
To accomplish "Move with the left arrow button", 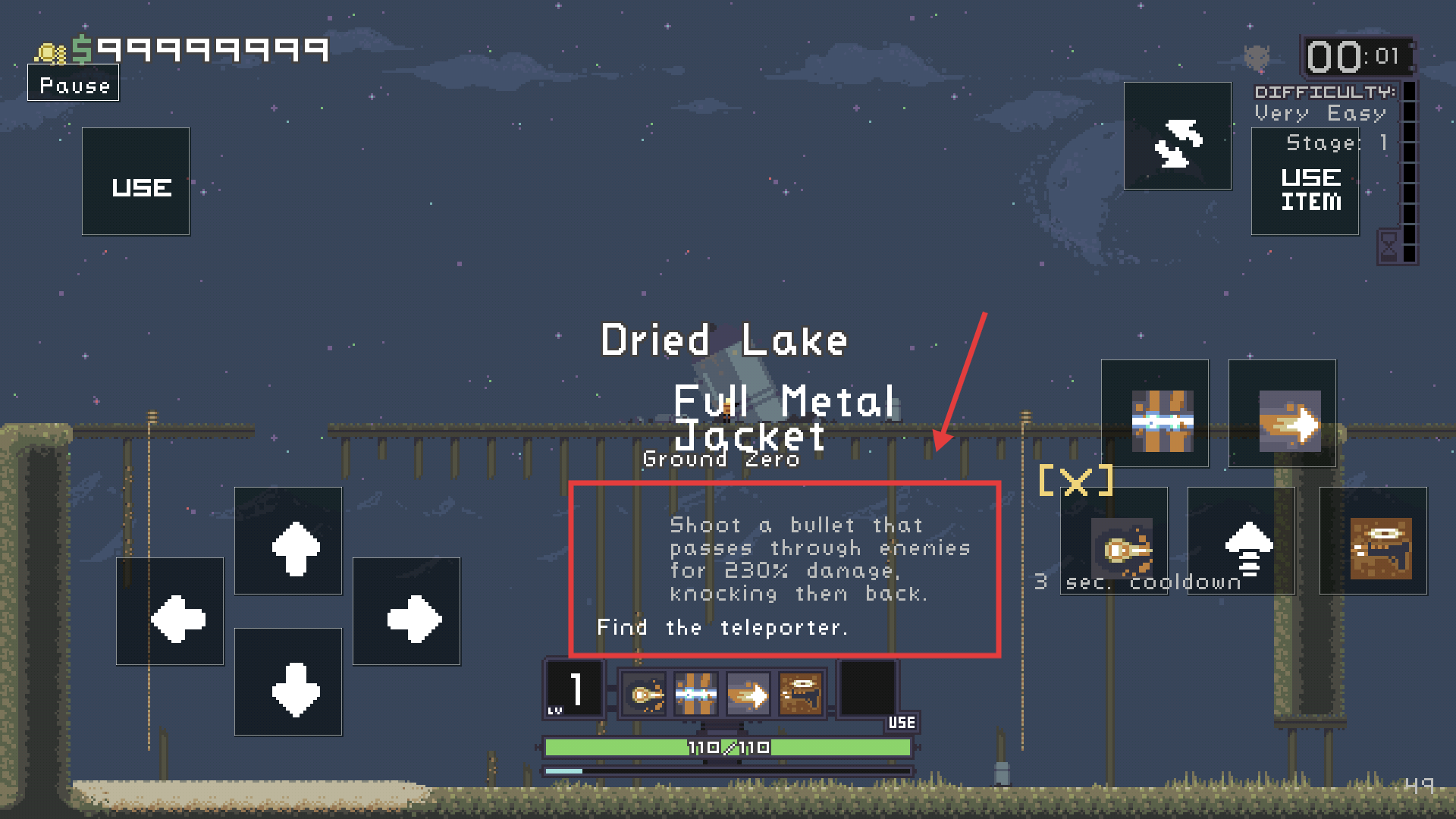I will (170, 611).
